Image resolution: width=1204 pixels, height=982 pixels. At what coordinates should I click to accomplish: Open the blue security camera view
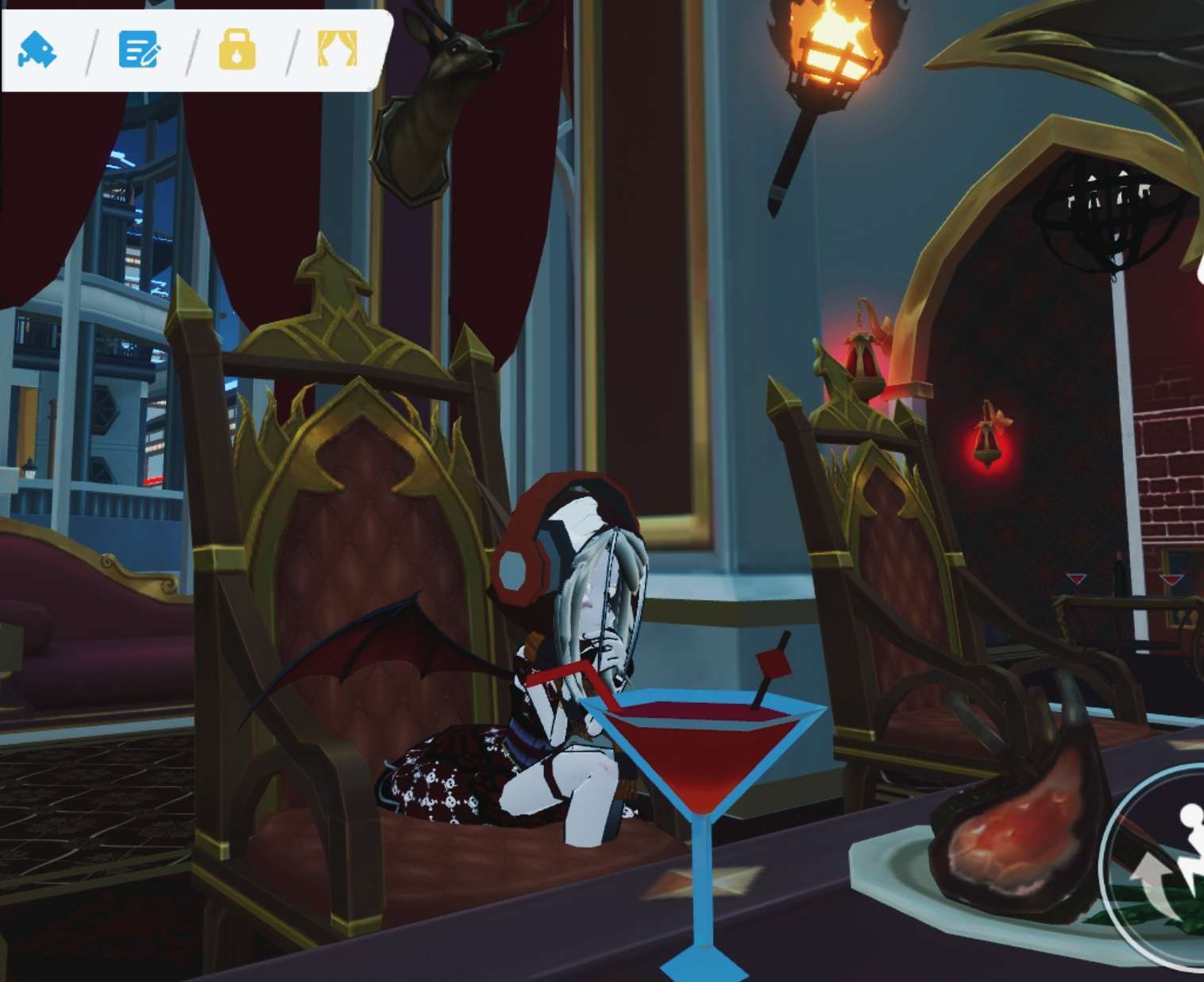pos(37,49)
